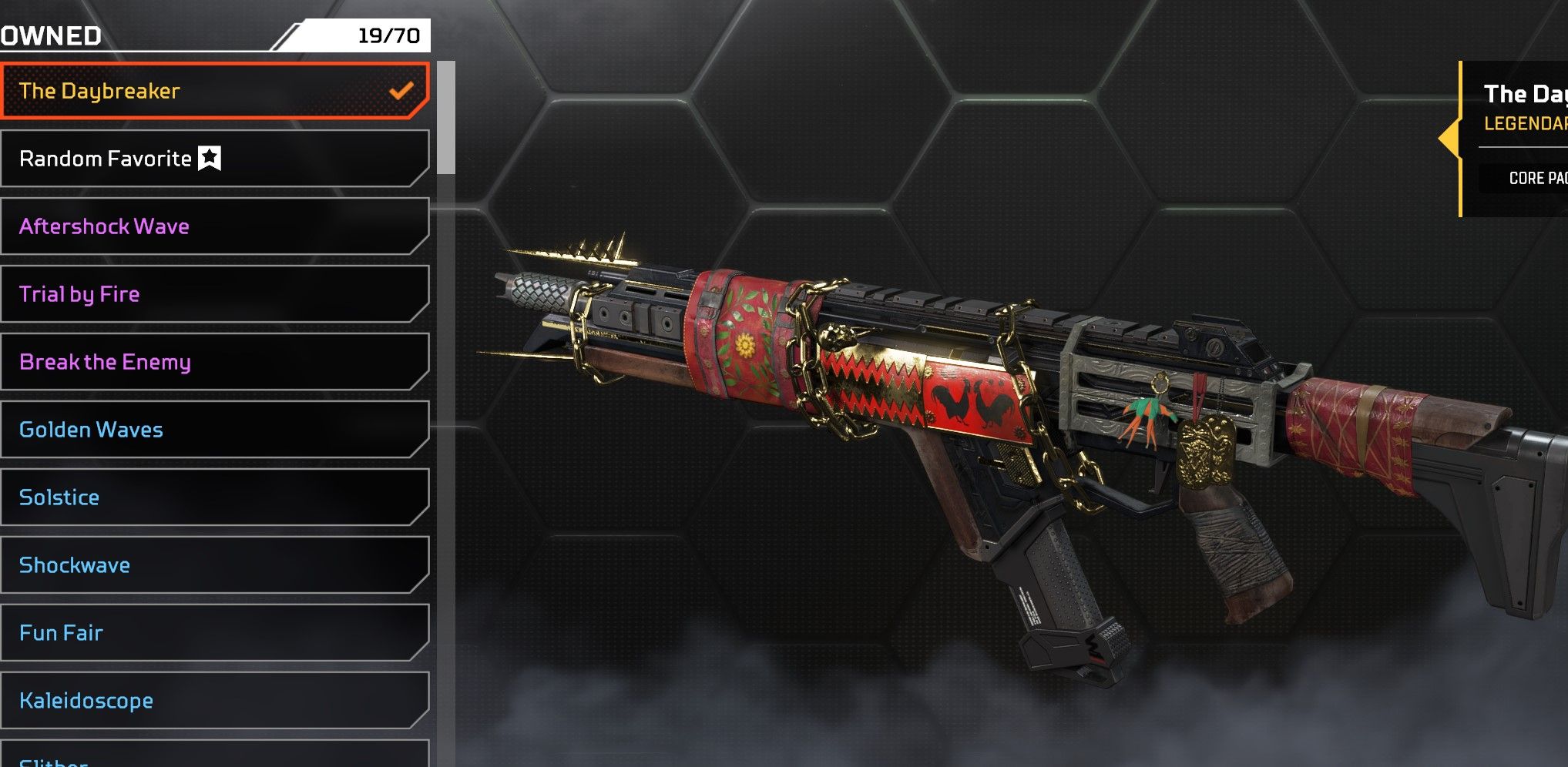Show the Fun Fair skin
This screenshot has height=767, width=1568.
click(x=214, y=633)
